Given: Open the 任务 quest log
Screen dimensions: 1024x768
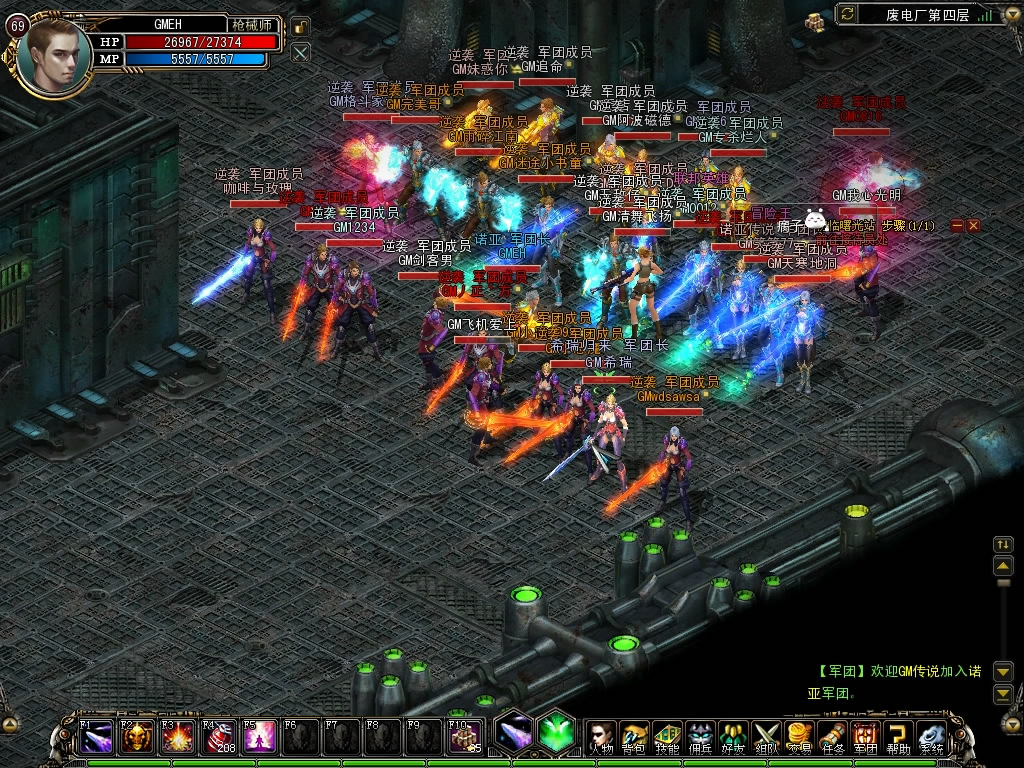Looking at the screenshot, I should pyautogui.click(x=832, y=736).
